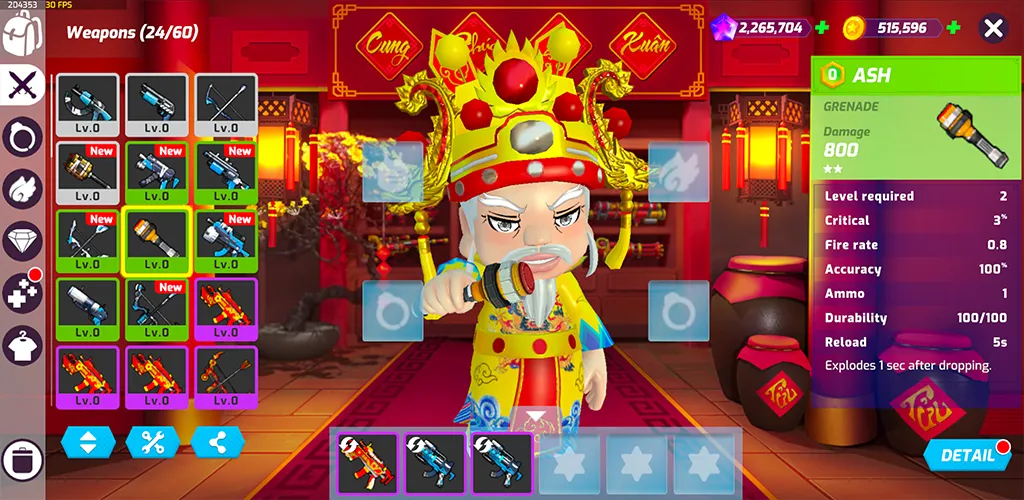Tap the share button under the weapon grid
This screenshot has width=1024, height=500.
tap(218, 442)
